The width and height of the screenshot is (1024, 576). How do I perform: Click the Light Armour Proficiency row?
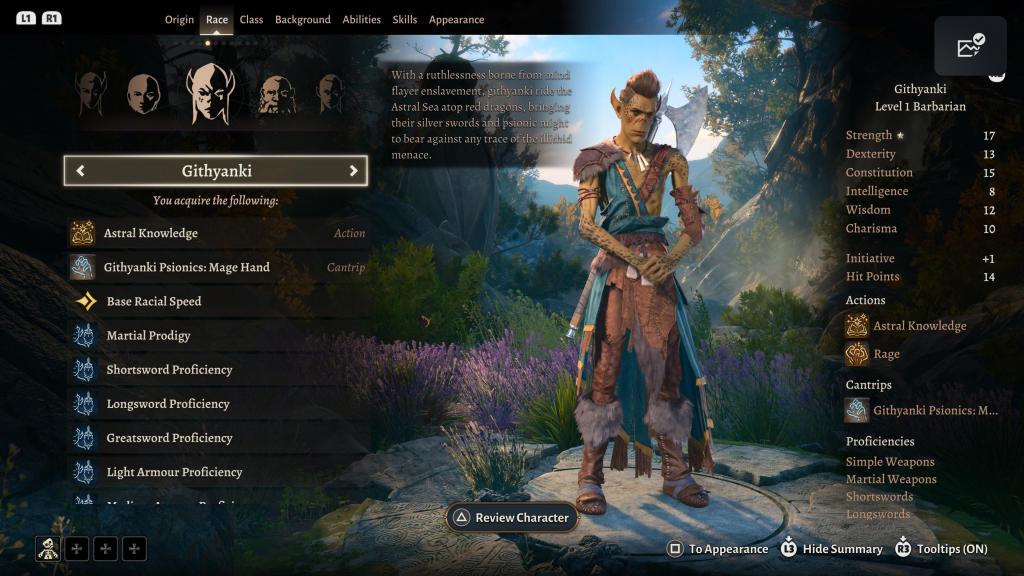(216, 472)
